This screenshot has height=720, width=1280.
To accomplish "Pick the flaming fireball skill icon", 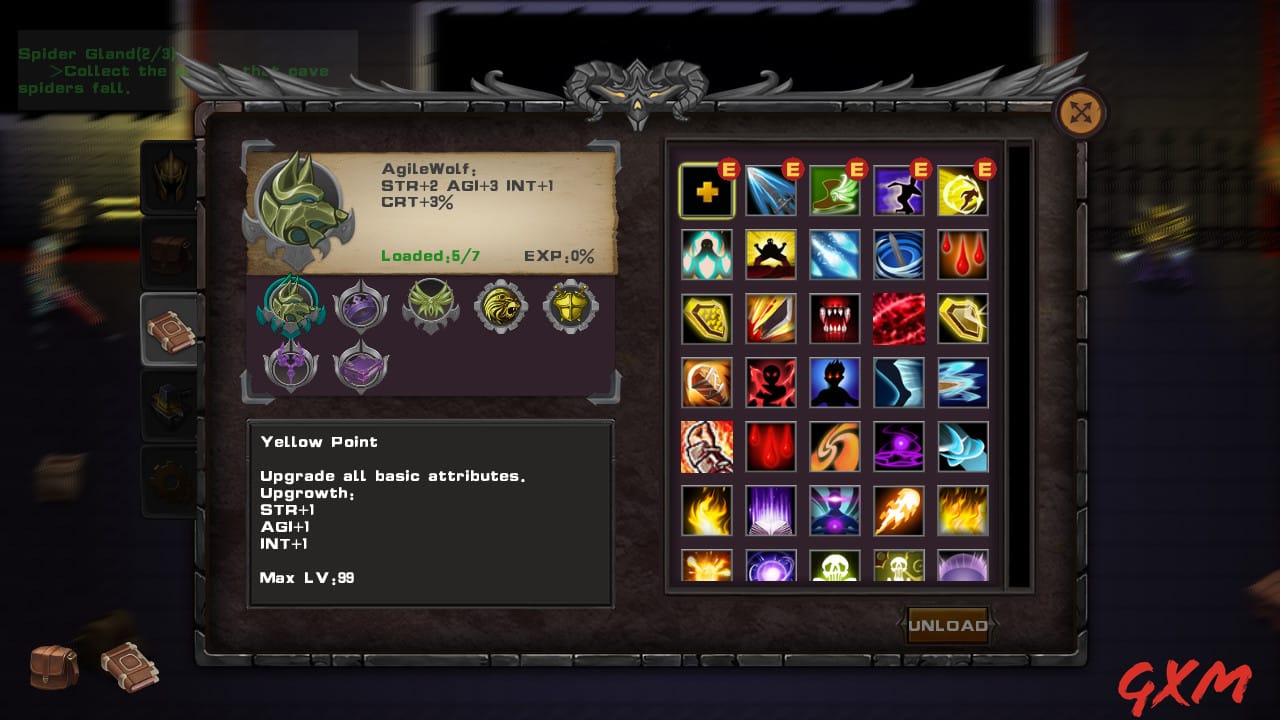I will (899, 511).
